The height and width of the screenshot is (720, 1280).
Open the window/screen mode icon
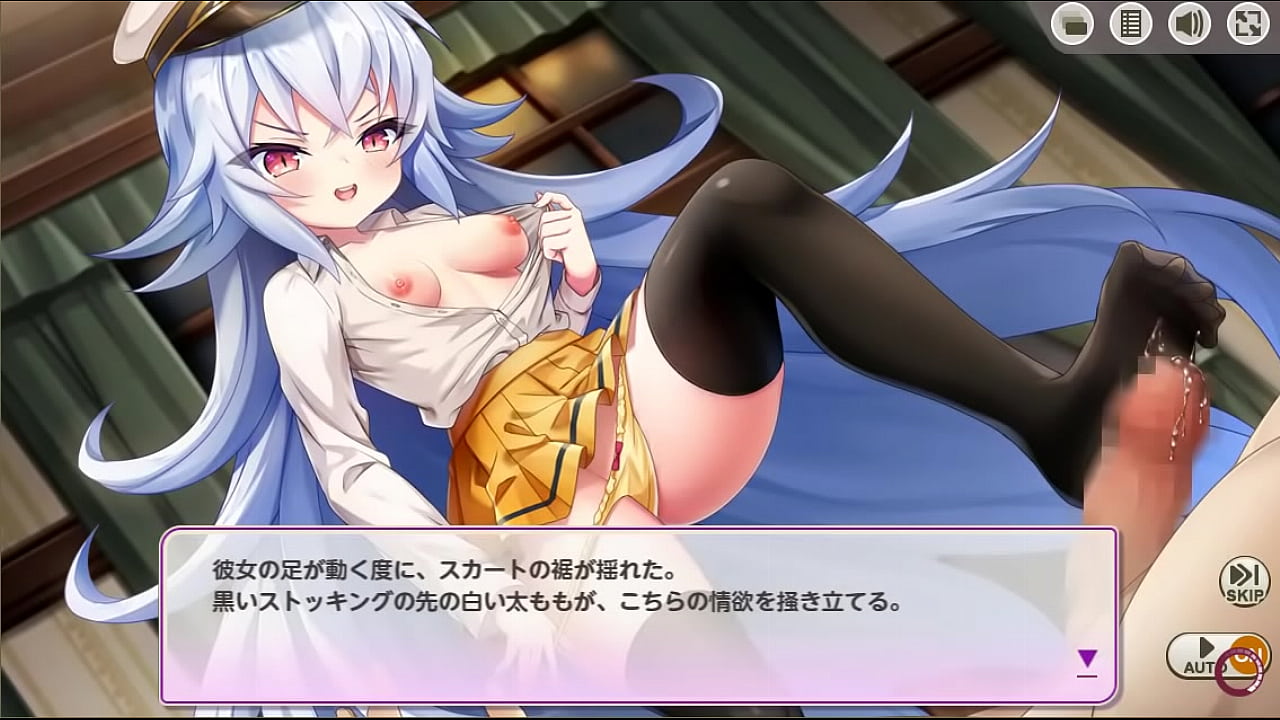pos(1073,22)
